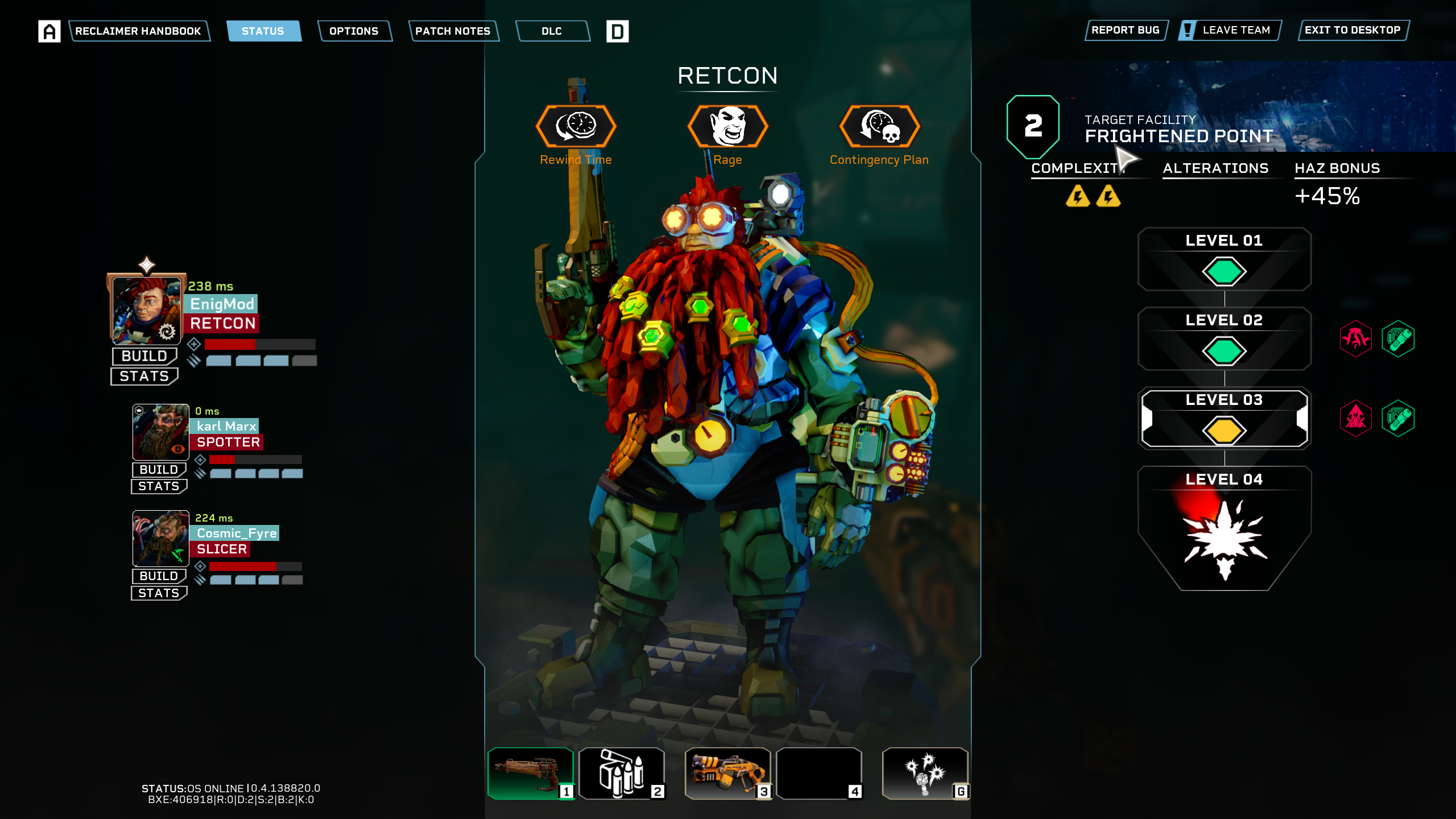View the Patch Notes tab
The image size is (1456, 819).
click(453, 31)
